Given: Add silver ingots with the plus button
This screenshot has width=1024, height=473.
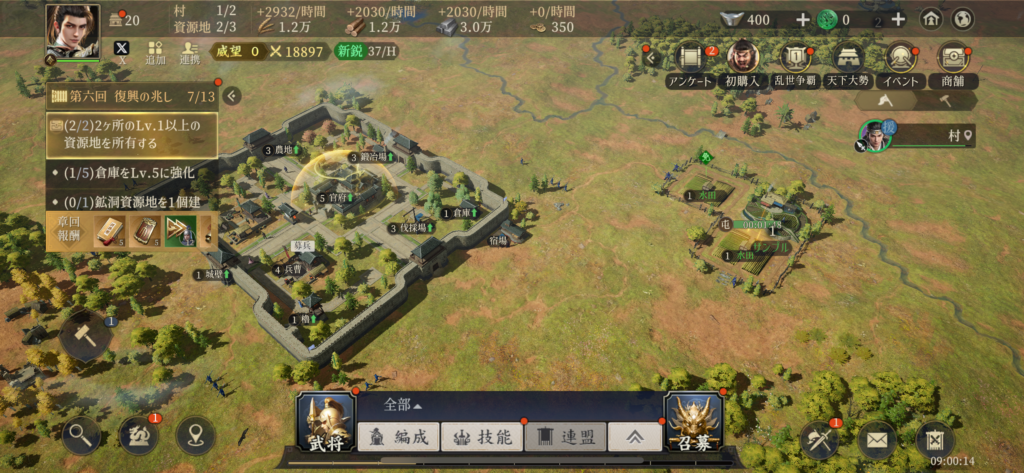Looking at the screenshot, I should click(x=802, y=19).
